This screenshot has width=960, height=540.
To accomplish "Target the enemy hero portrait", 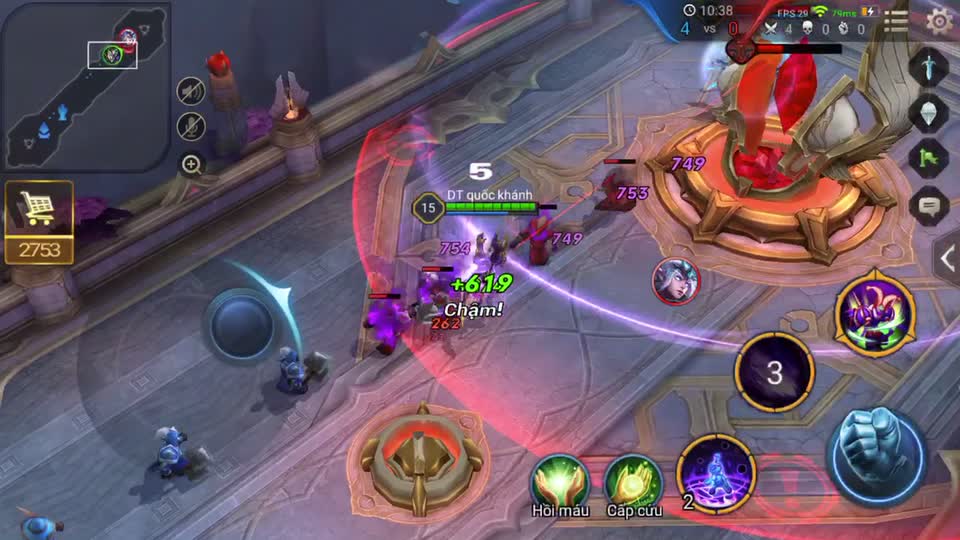I will pyautogui.click(x=676, y=281).
